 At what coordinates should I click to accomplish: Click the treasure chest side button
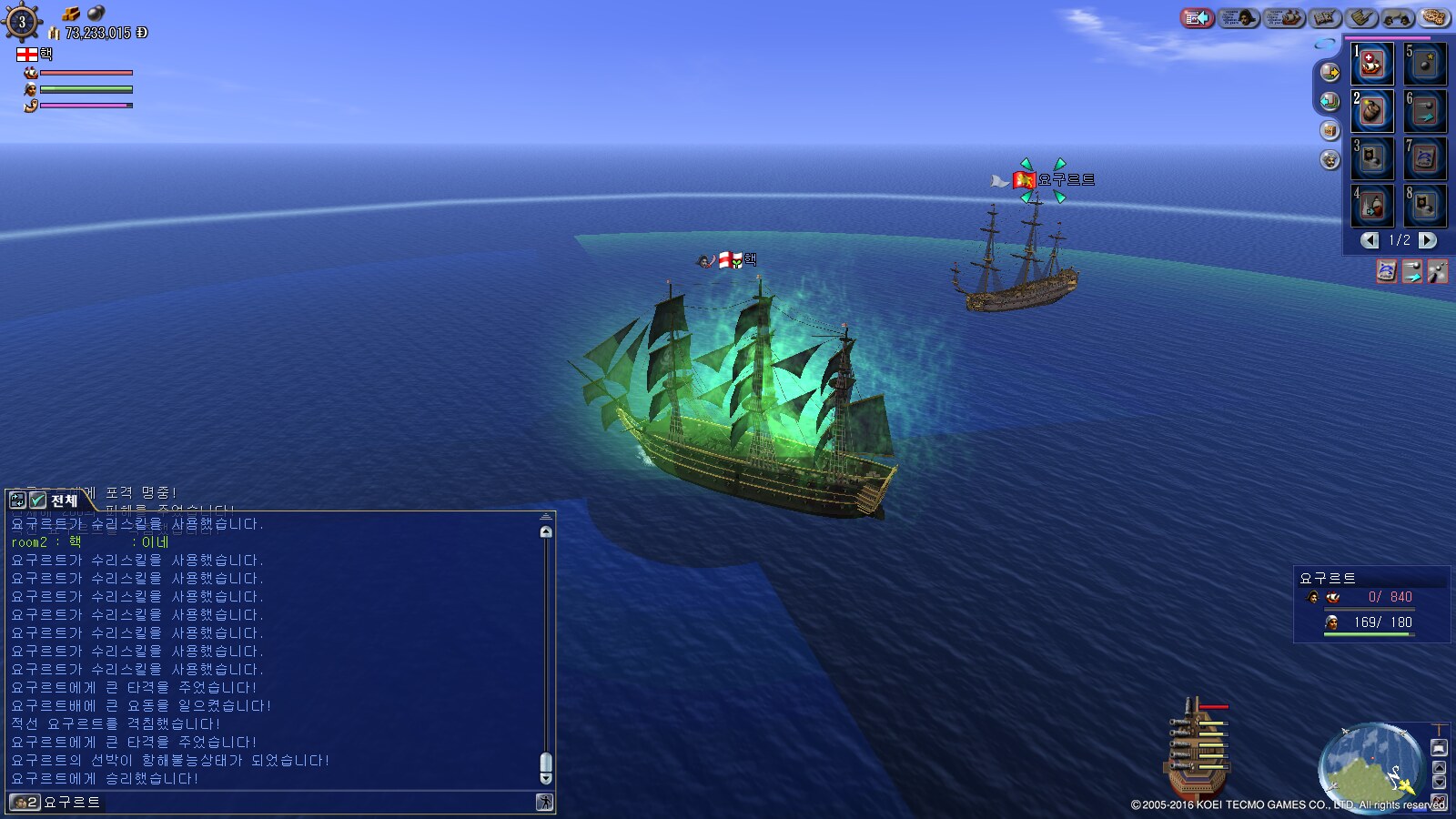(x=1330, y=130)
